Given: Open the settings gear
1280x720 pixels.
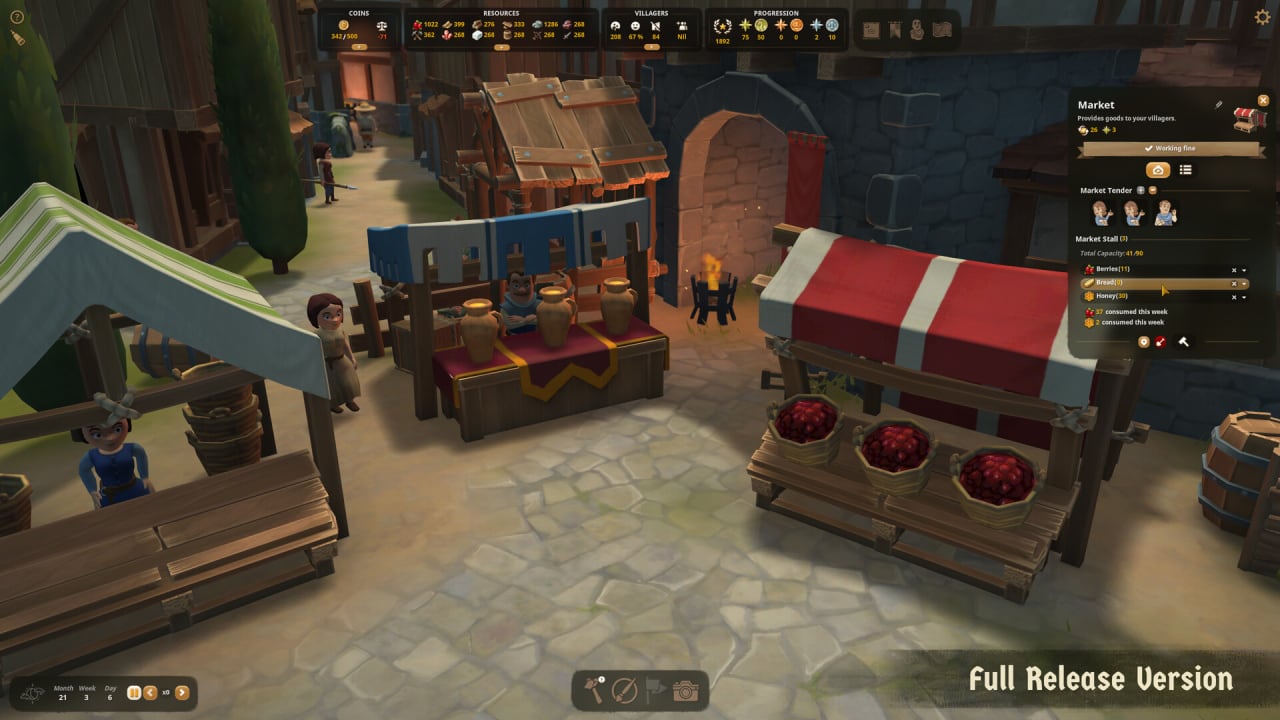Looking at the screenshot, I should click(1262, 17).
